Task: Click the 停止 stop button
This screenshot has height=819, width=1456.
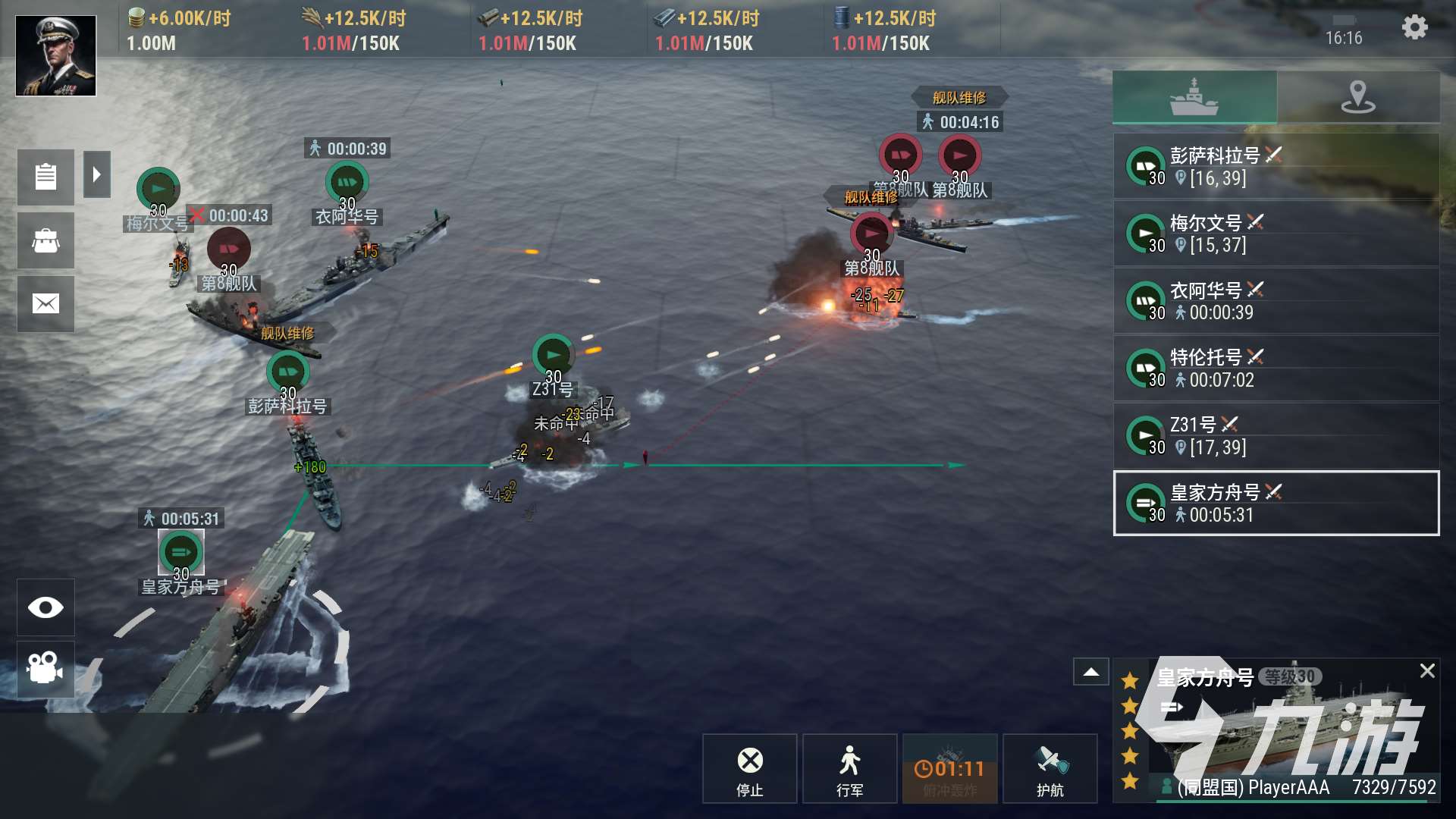Action: 749,768
